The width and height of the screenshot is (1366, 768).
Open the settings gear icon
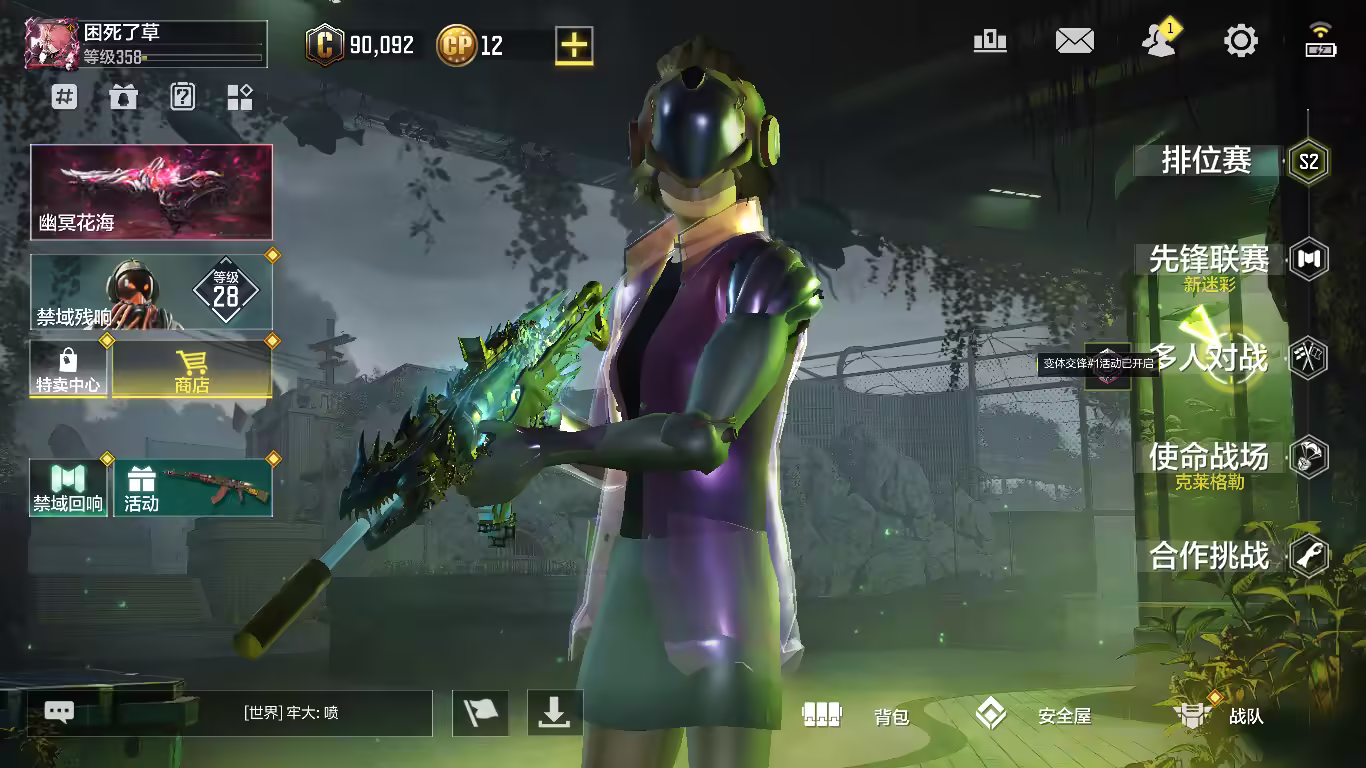pos(1241,41)
